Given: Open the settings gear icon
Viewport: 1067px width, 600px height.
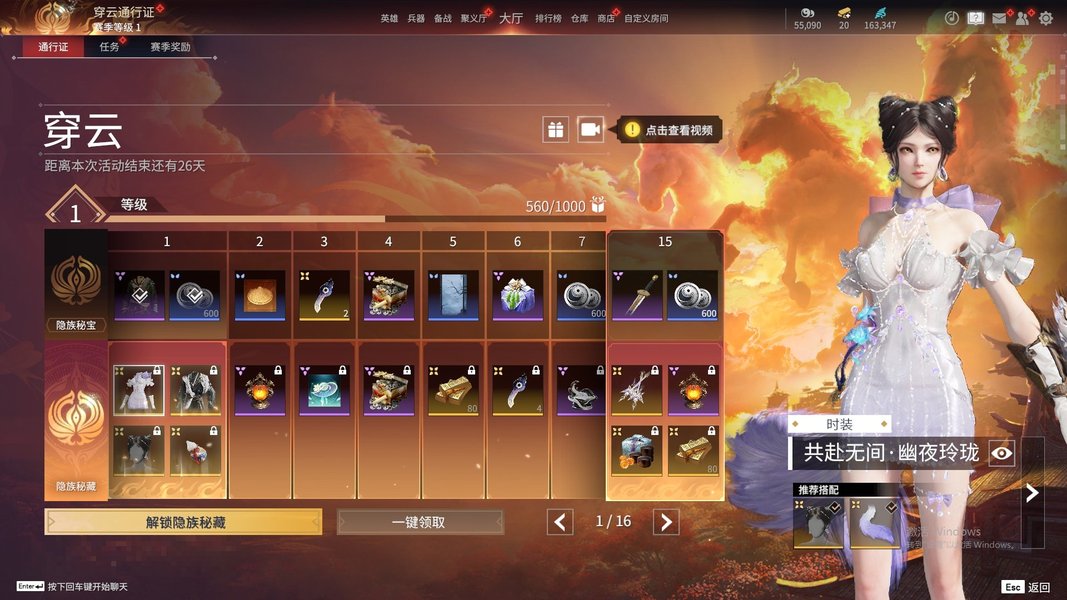Looking at the screenshot, I should coord(1046,18).
